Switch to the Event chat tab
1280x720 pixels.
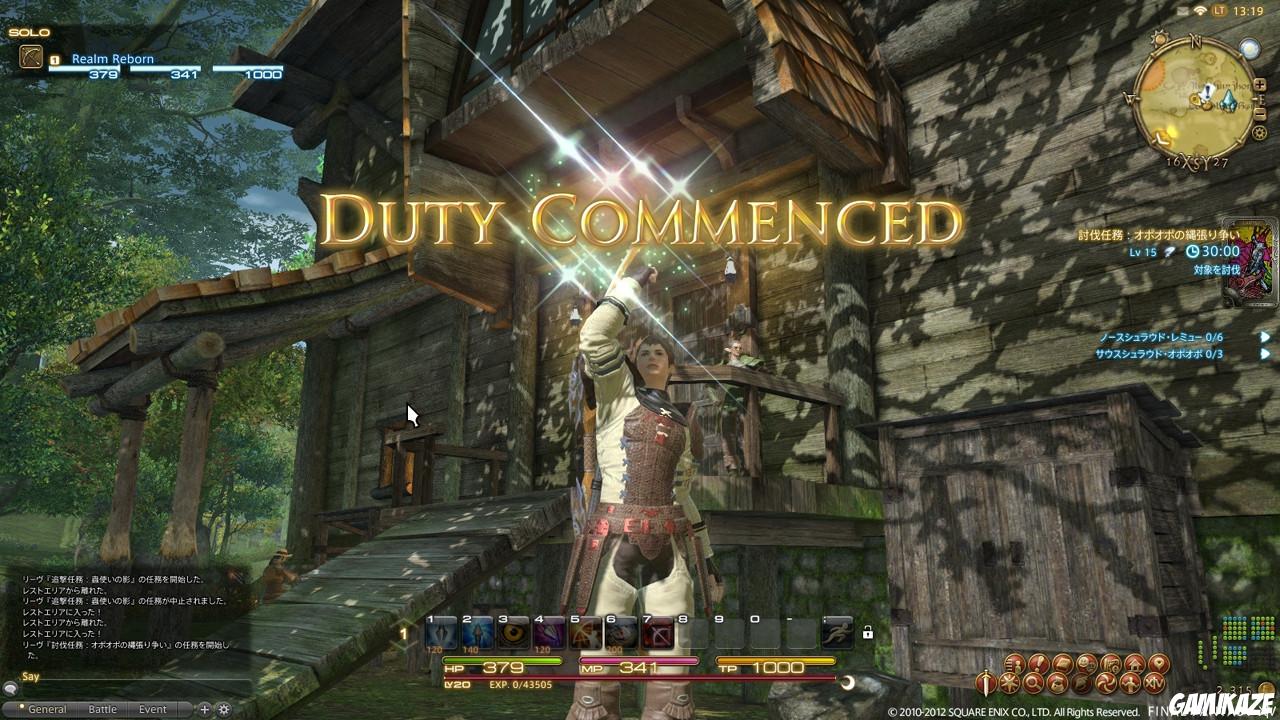[x=152, y=709]
